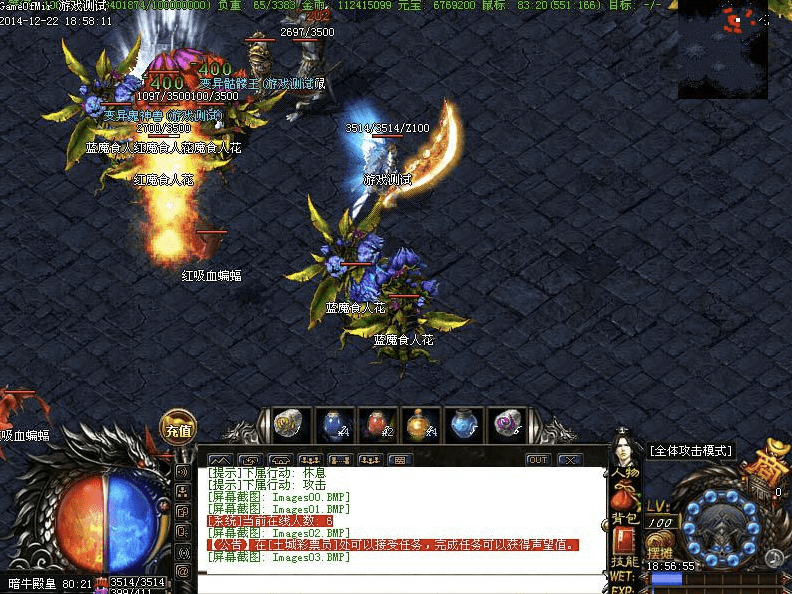The image size is (792, 594).
Task: Change the 全体攻击模式 attack mode label
Action: (690, 451)
